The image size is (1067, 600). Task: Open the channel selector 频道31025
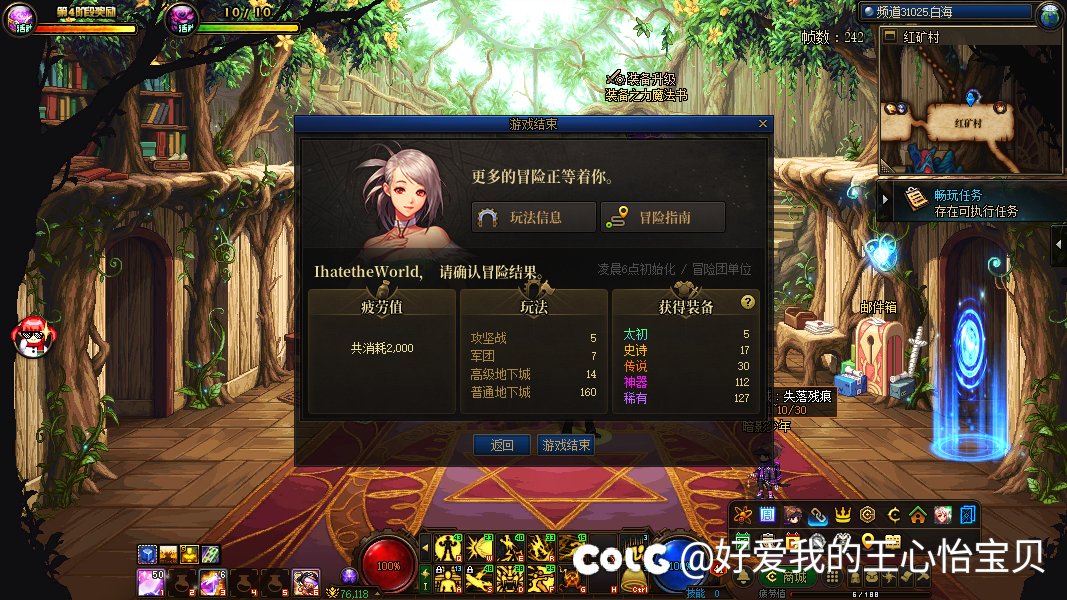pos(944,12)
